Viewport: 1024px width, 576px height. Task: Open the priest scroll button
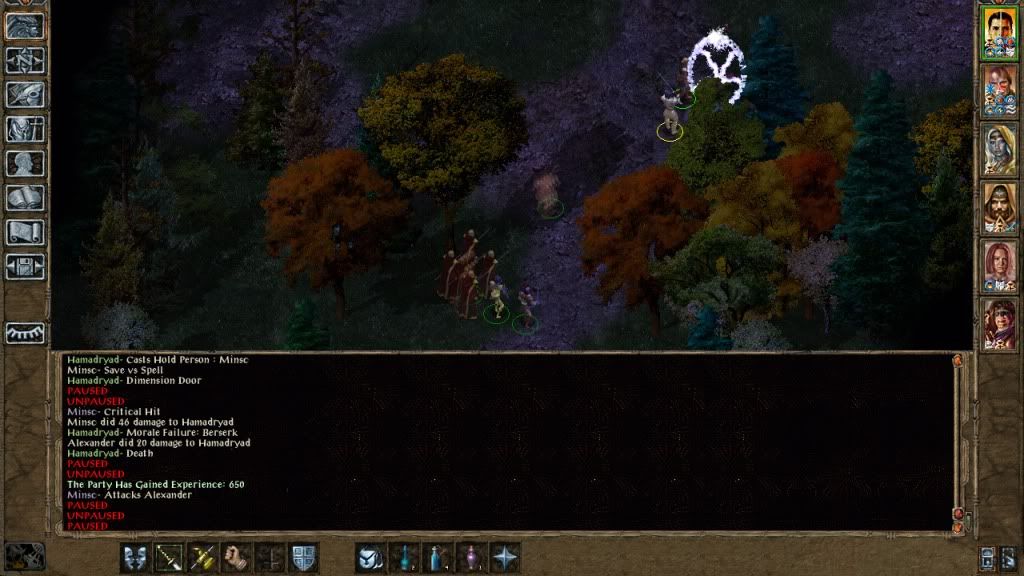(x=25, y=232)
